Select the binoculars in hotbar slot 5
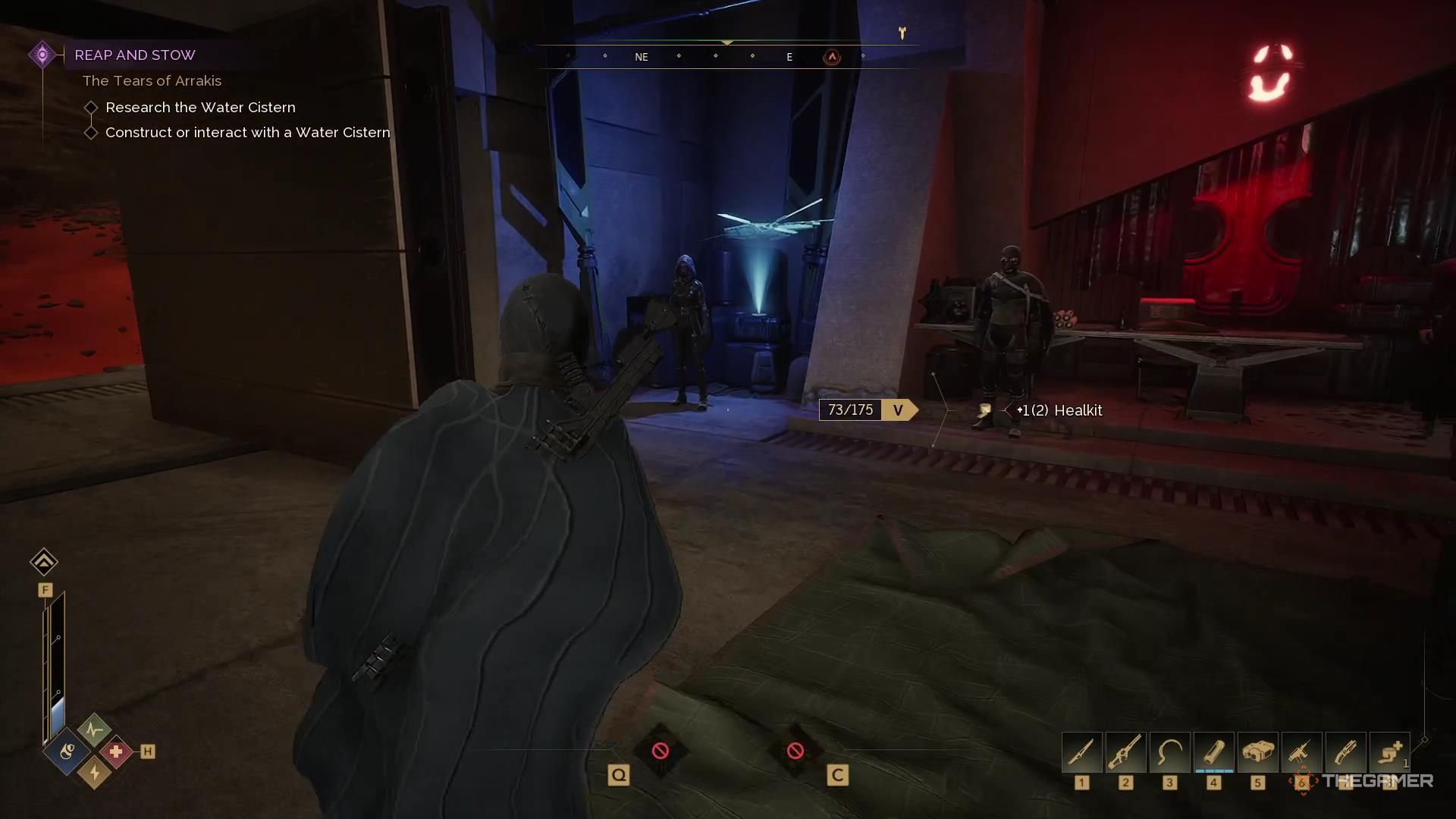Image resolution: width=1456 pixels, height=819 pixels. click(x=1257, y=752)
